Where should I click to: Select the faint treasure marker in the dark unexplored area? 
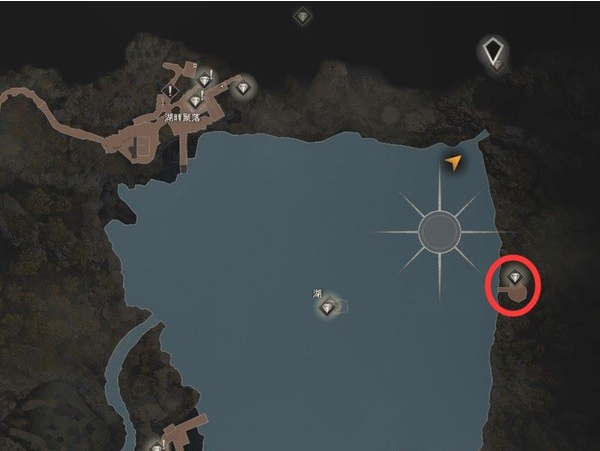(x=302, y=17)
